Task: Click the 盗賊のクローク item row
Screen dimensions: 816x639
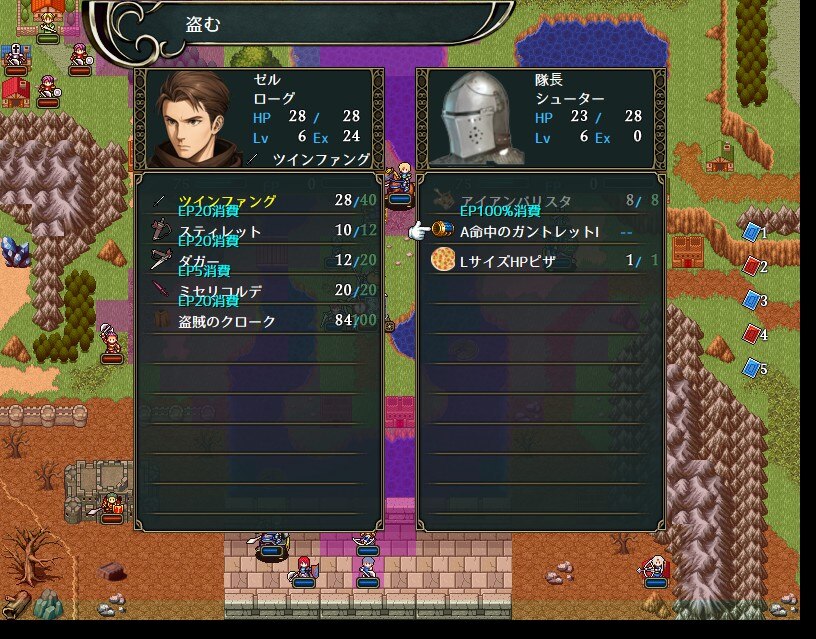Action: click(x=258, y=321)
